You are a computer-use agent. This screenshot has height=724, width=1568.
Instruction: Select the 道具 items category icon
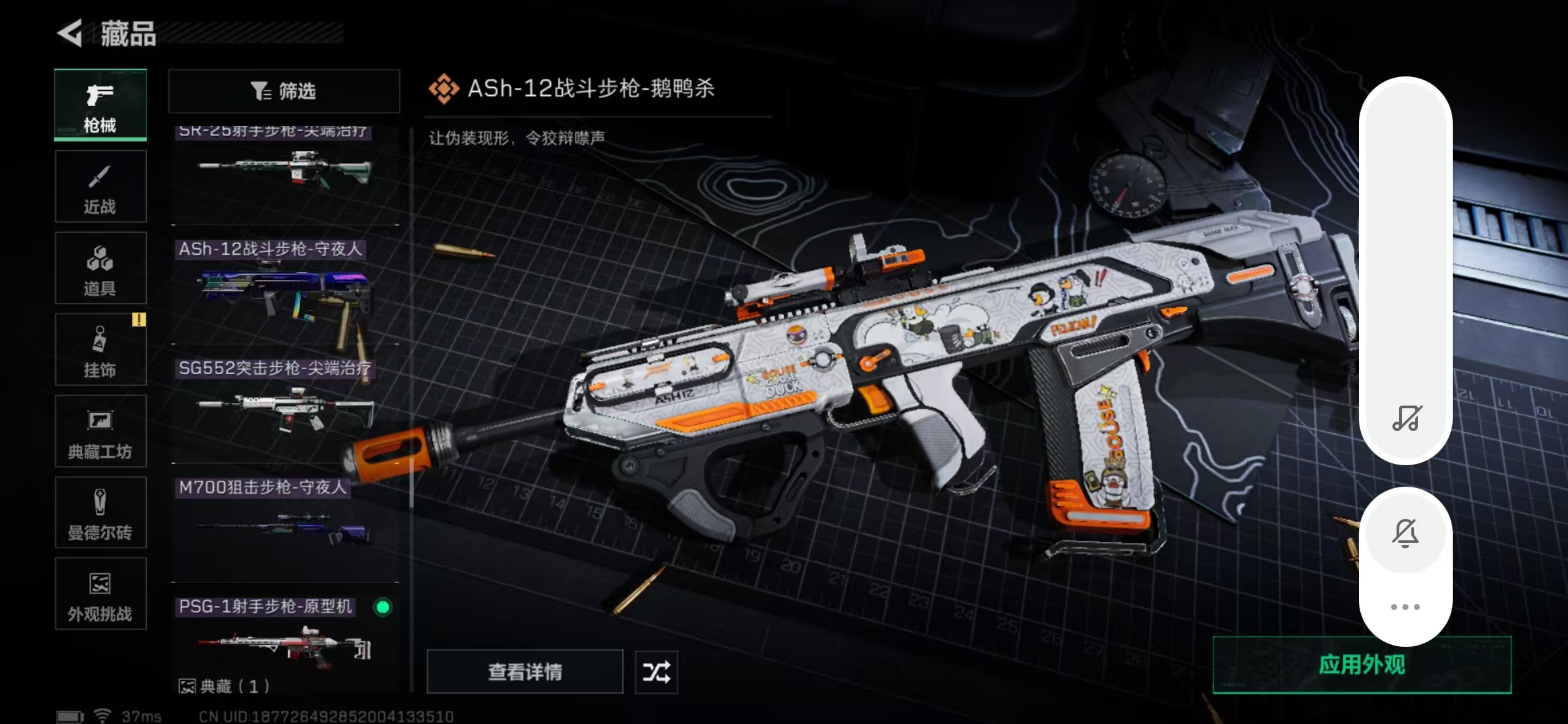99,268
